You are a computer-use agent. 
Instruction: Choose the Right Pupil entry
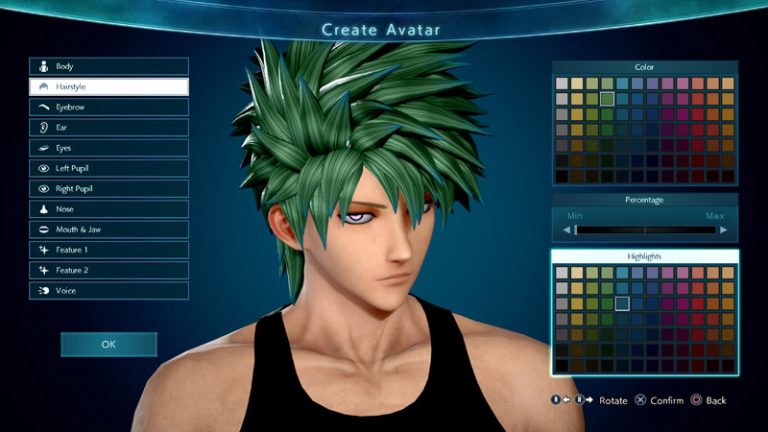point(108,189)
